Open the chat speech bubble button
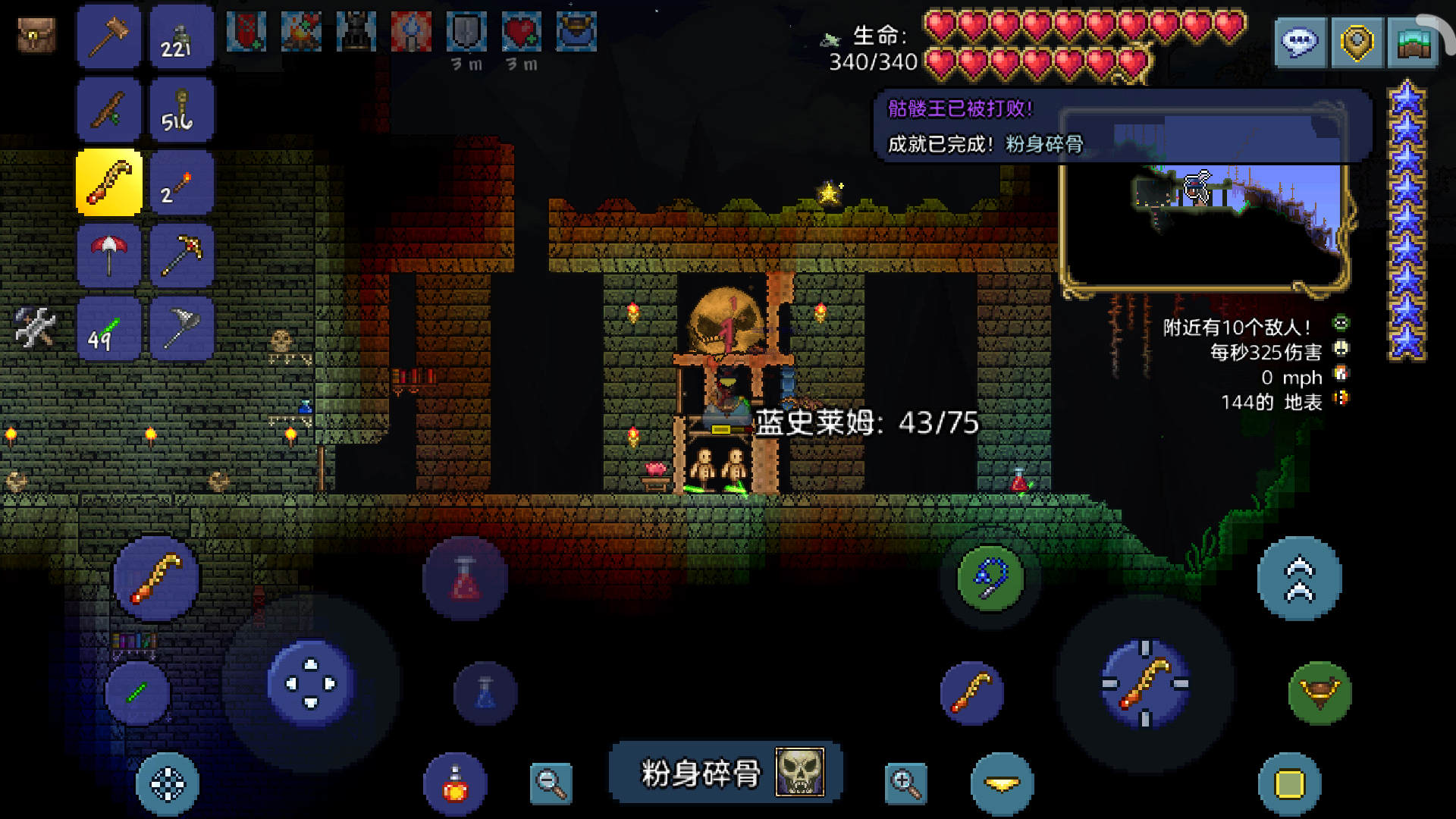1456x819 pixels. pyautogui.click(x=1299, y=42)
